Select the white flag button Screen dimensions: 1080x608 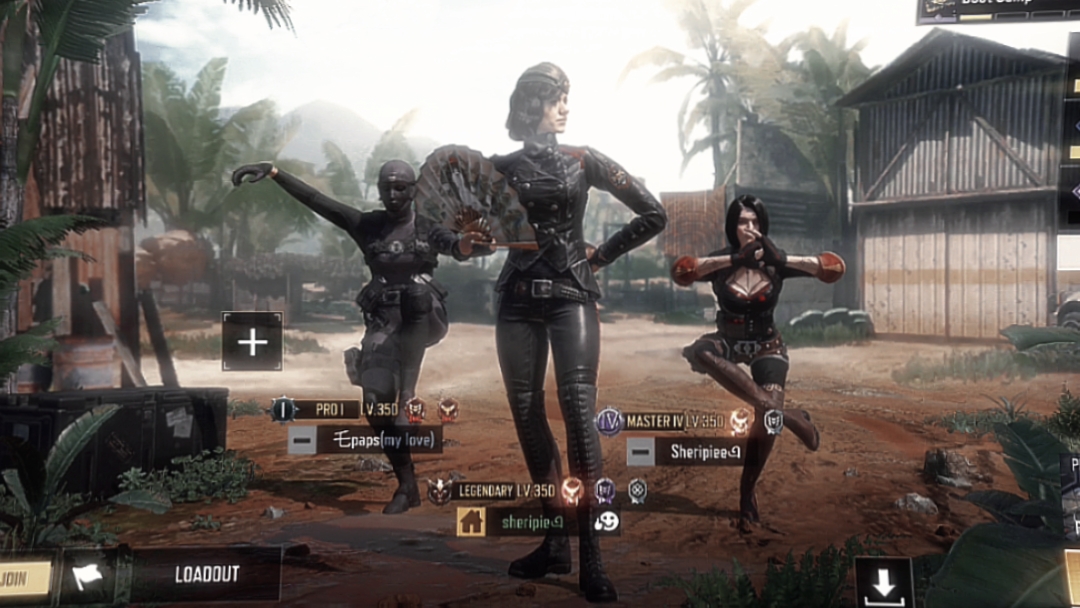(86, 576)
